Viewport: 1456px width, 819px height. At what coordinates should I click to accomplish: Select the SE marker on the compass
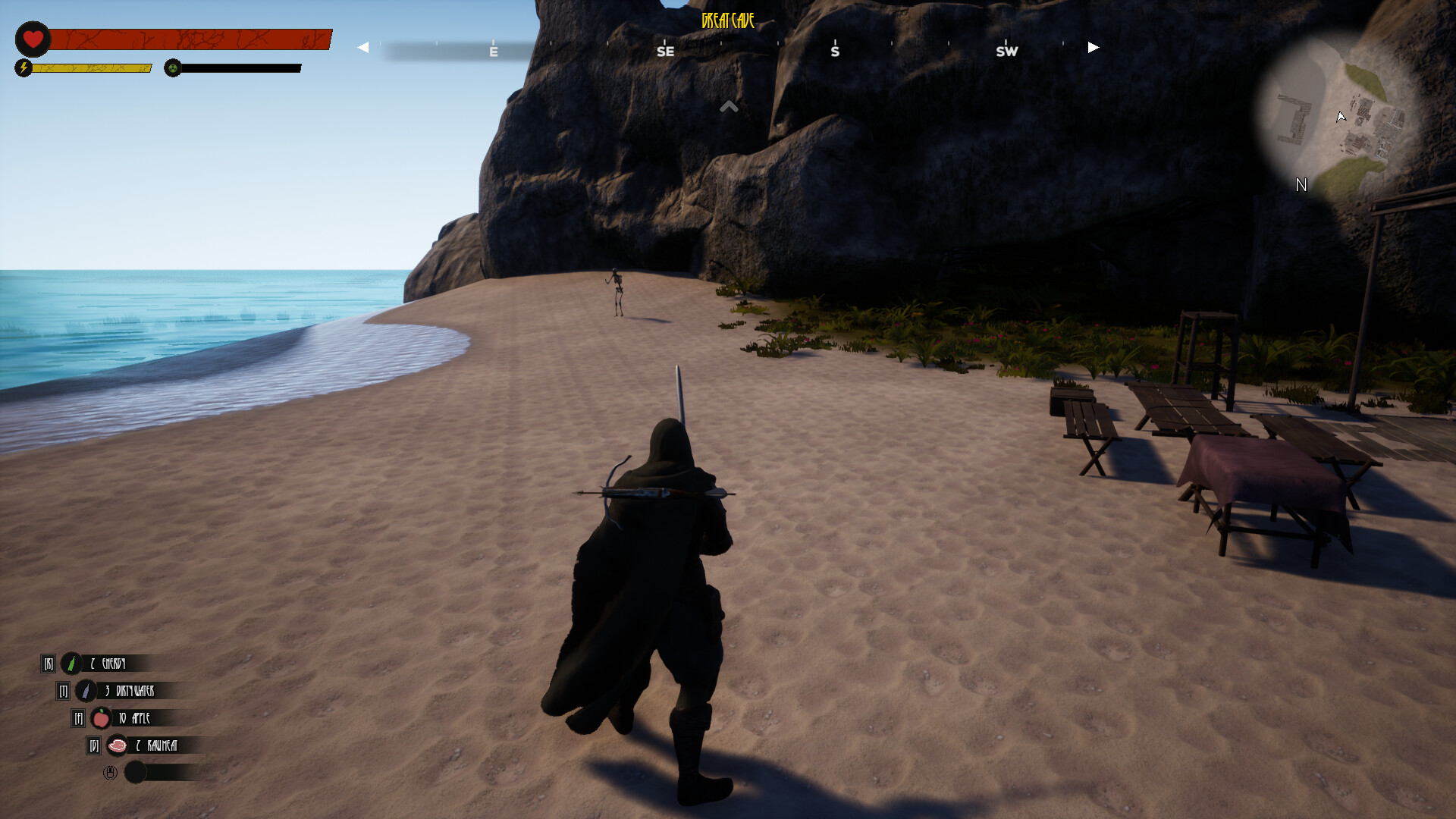pyautogui.click(x=666, y=51)
